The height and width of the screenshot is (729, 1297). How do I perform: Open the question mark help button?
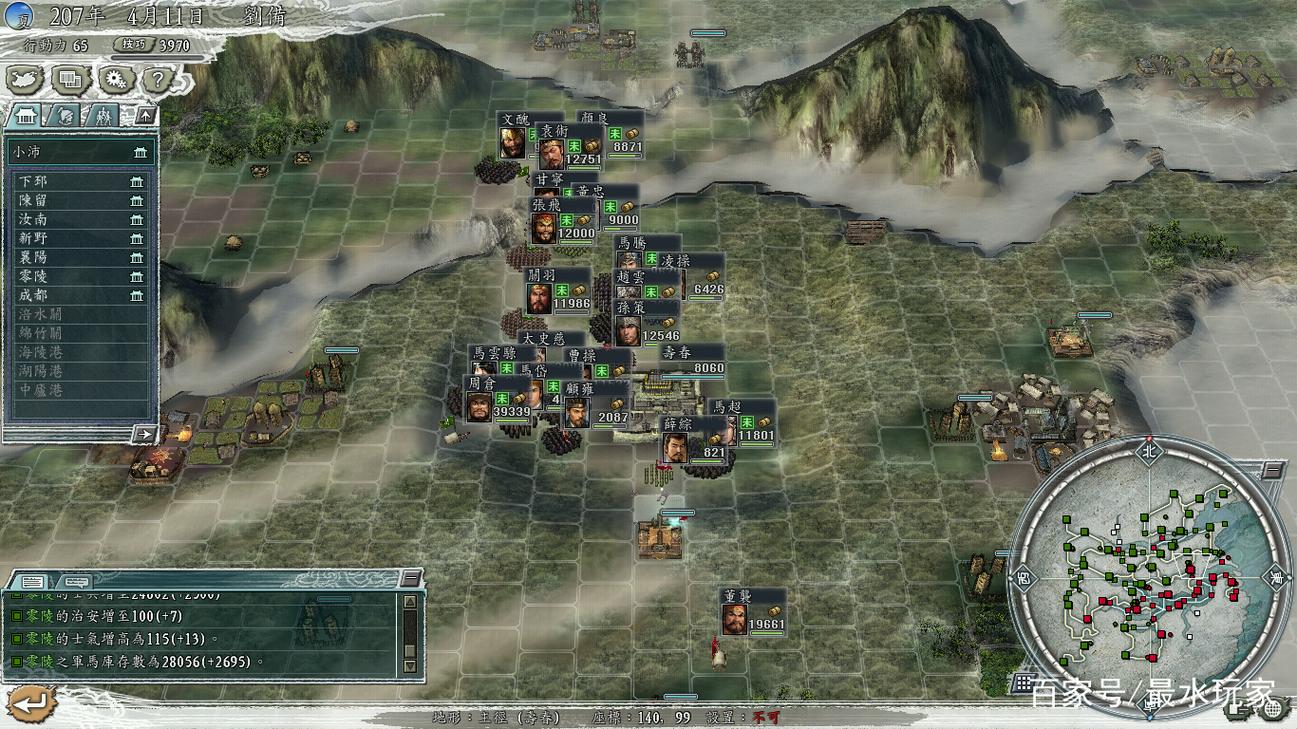158,80
